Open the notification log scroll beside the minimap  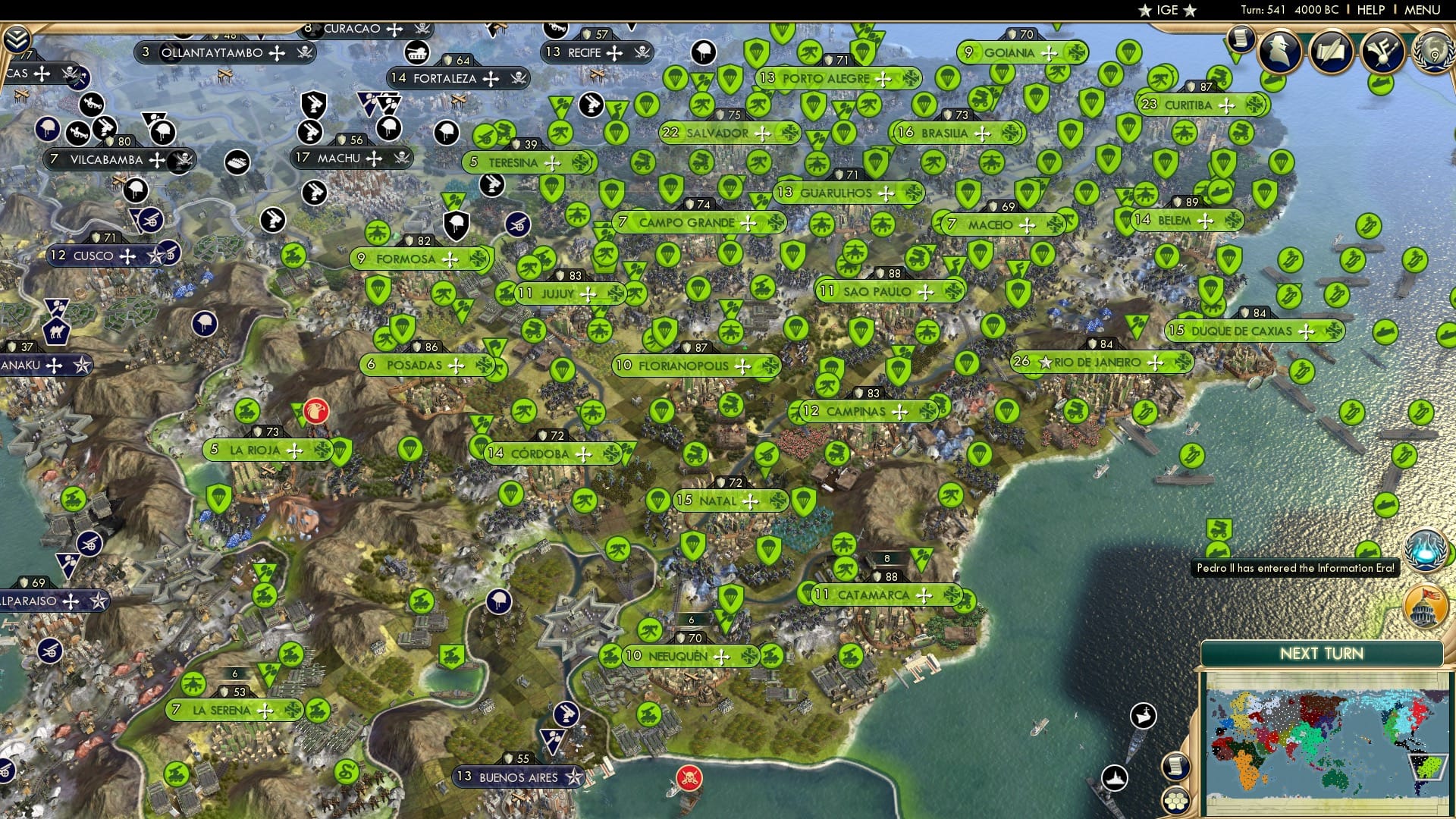[x=1178, y=767]
